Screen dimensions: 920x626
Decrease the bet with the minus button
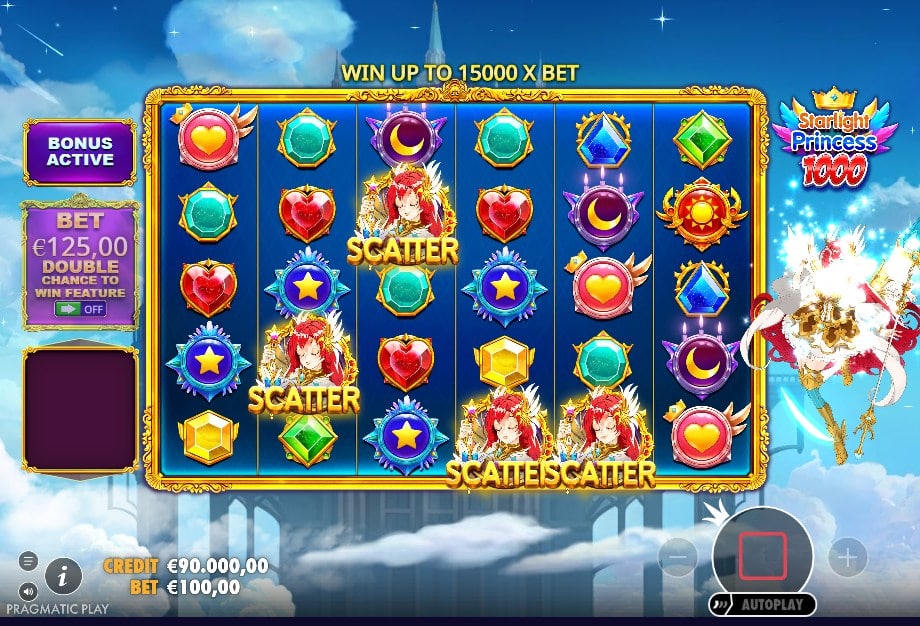677,556
